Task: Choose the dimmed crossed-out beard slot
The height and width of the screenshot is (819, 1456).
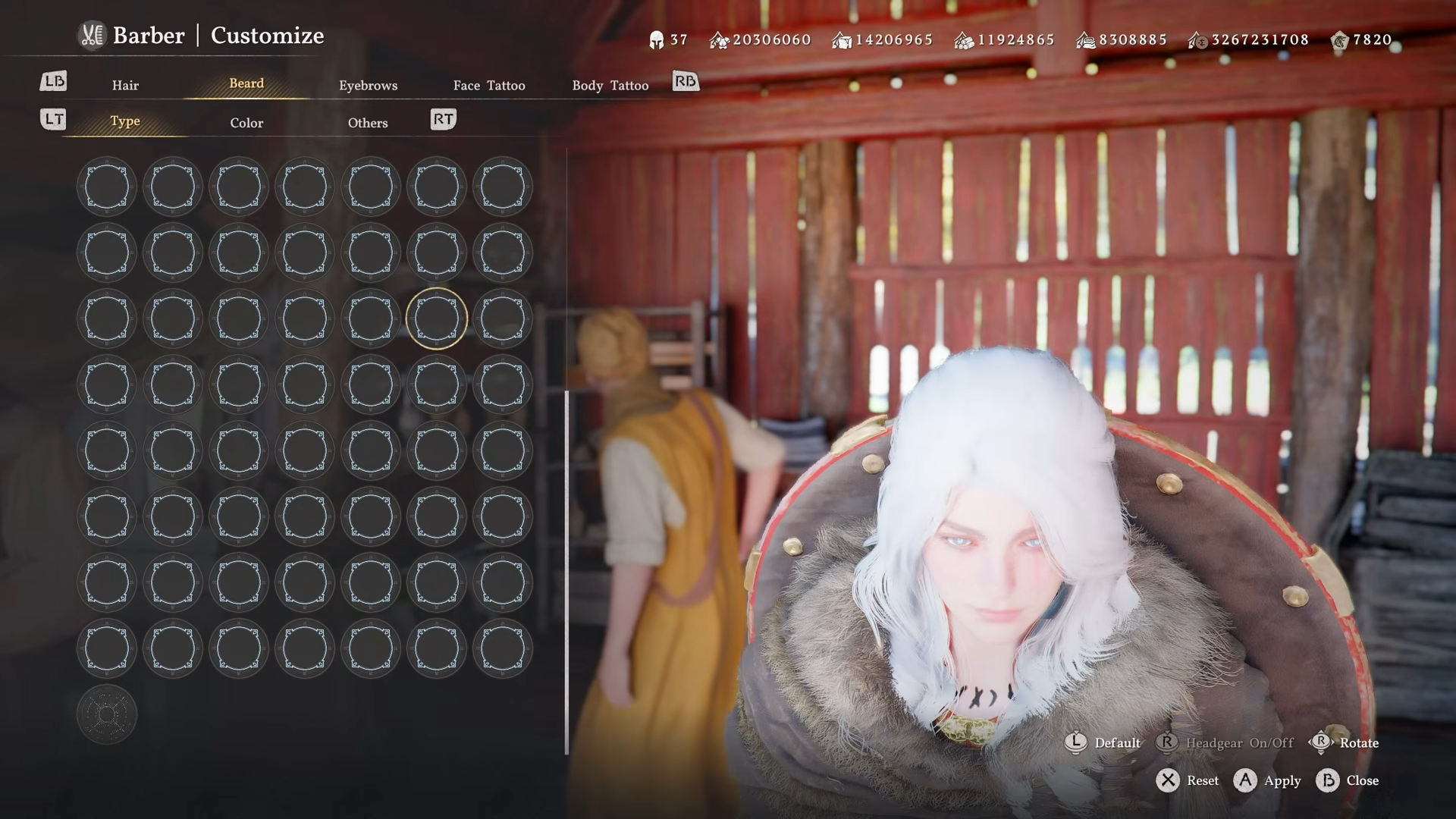Action: [x=106, y=714]
